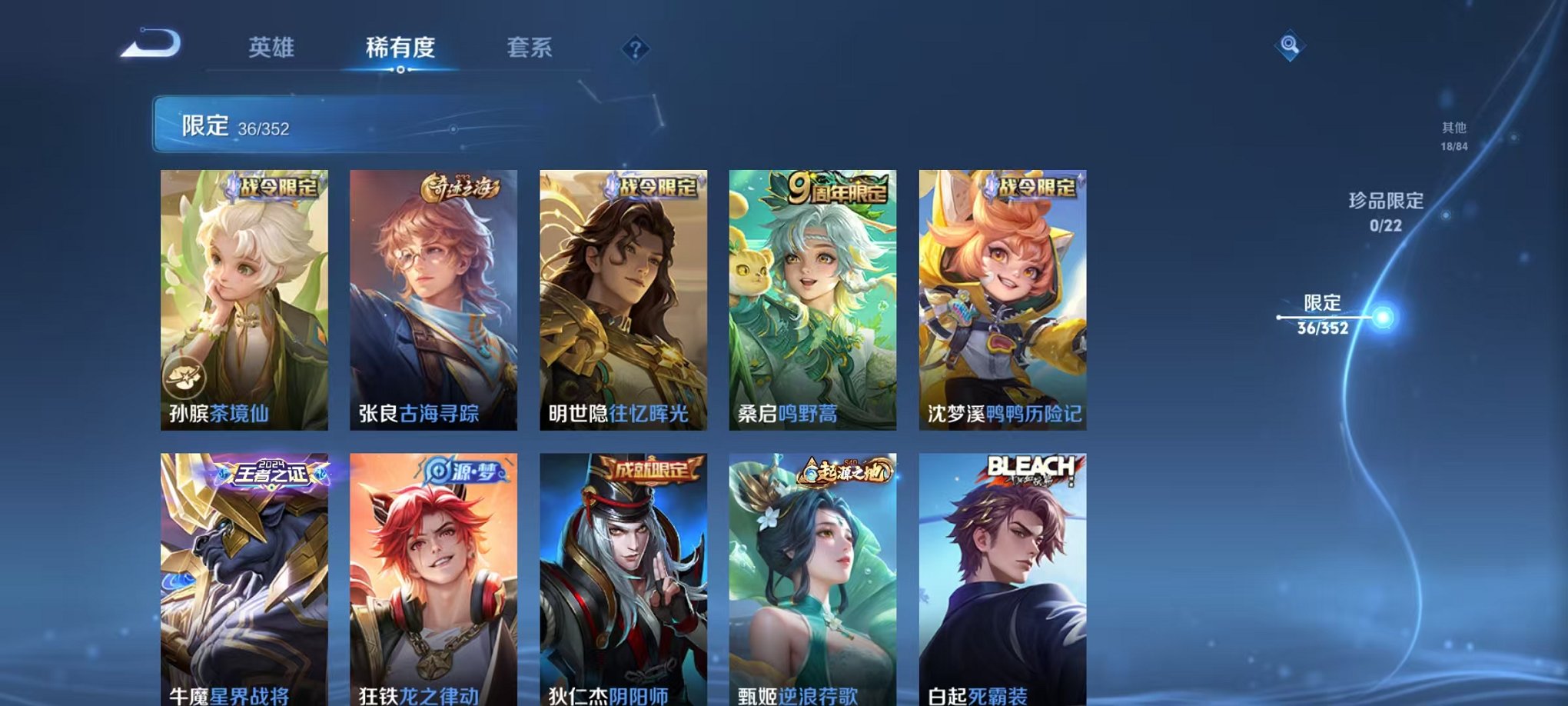Select the 英雄 tab
The image size is (1568, 706).
(x=272, y=47)
